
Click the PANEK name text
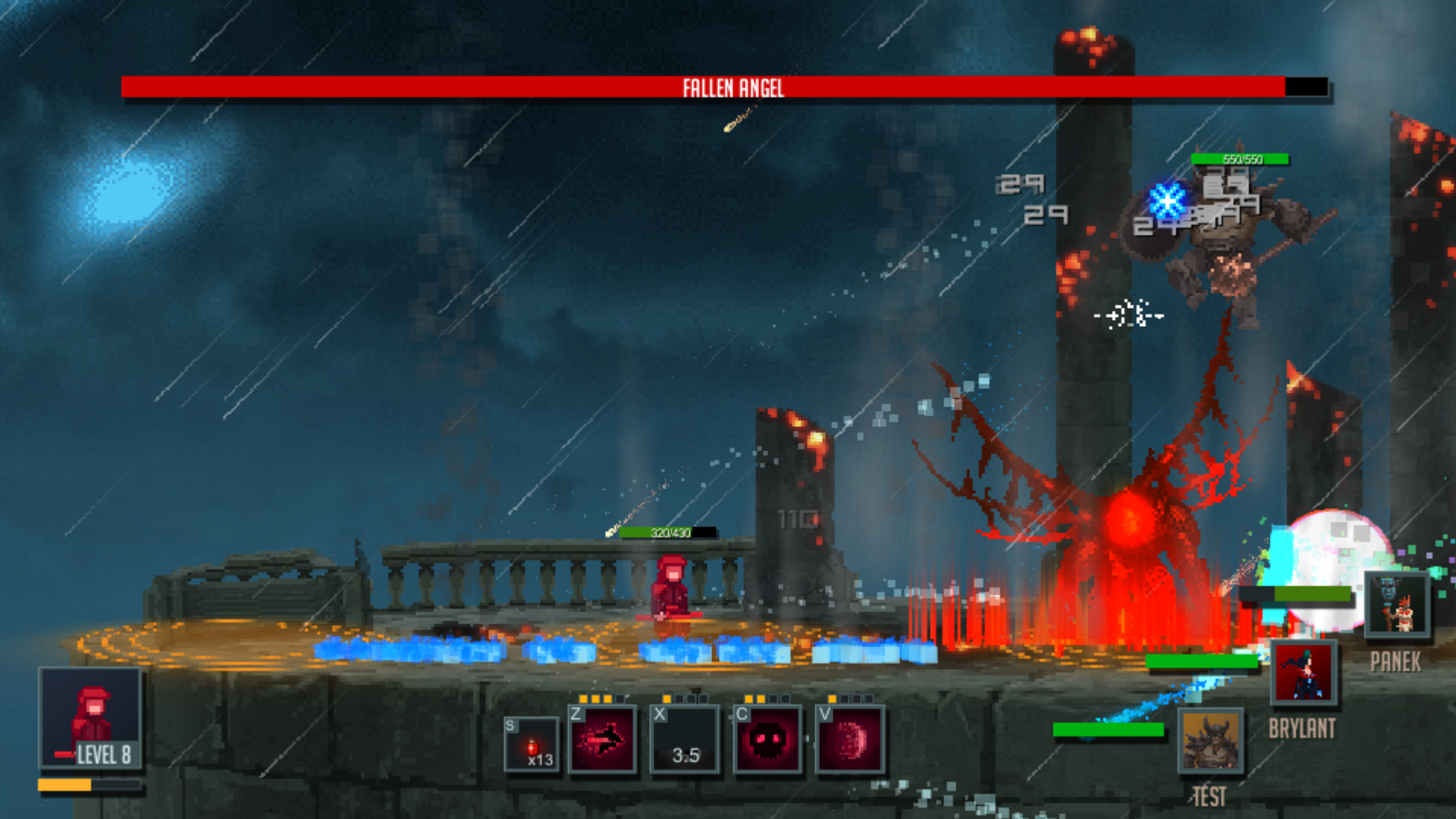point(1394,661)
